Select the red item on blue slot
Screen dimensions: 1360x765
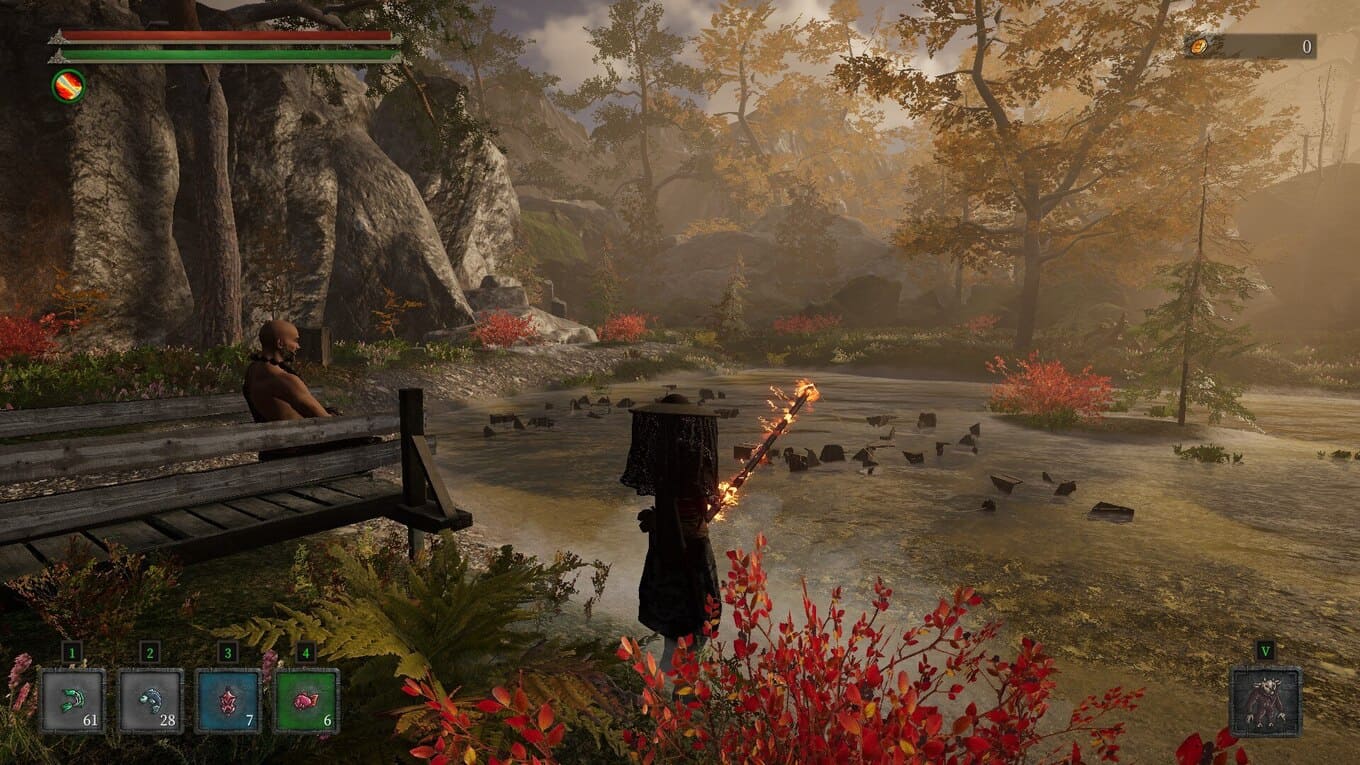(x=228, y=700)
